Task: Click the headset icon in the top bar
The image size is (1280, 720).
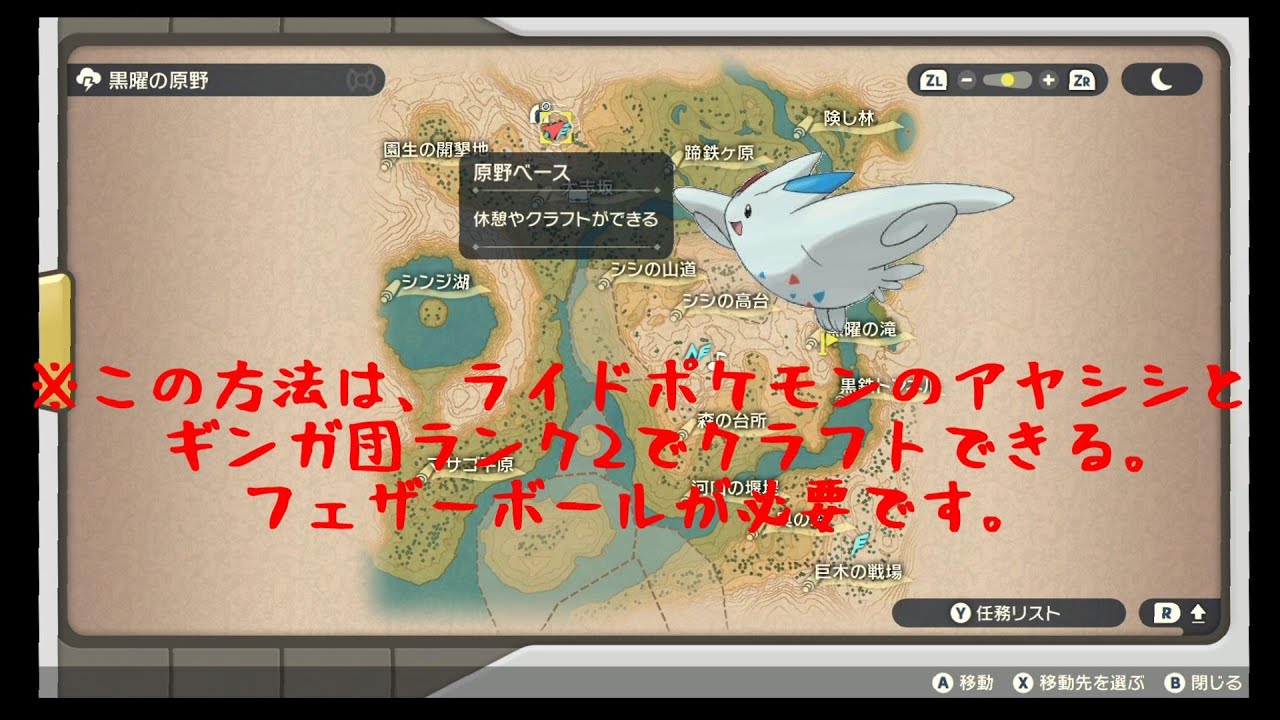Action: [362, 78]
